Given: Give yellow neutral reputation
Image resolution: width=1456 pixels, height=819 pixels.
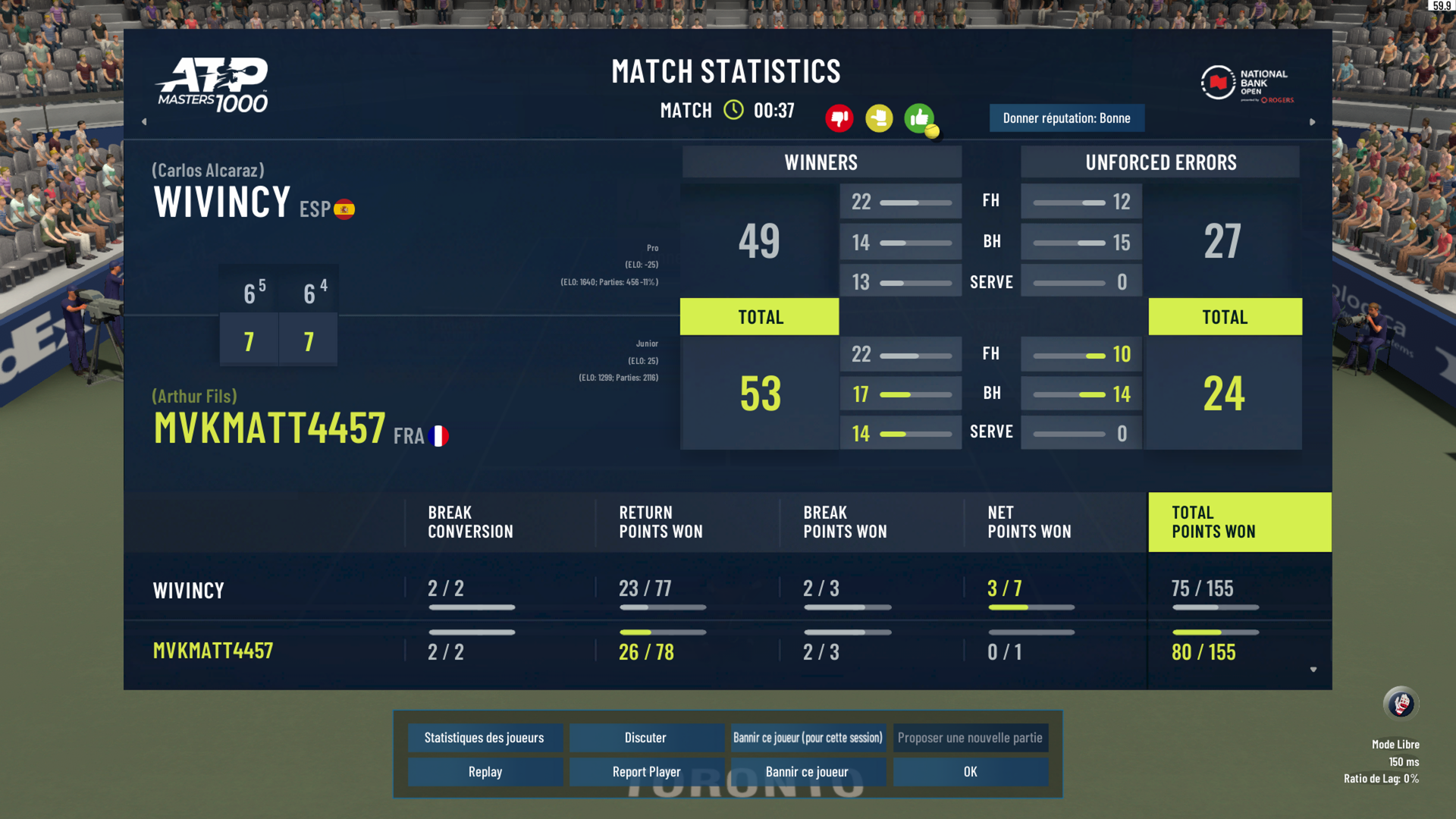Looking at the screenshot, I should (879, 118).
